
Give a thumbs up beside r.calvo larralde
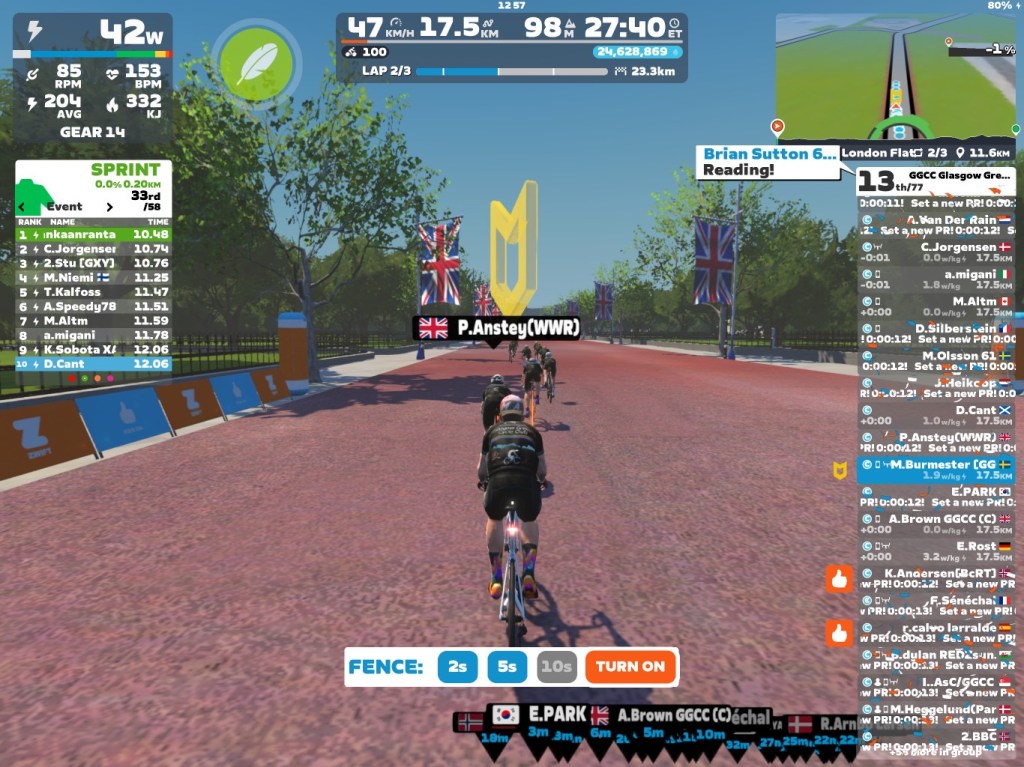pos(839,632)
